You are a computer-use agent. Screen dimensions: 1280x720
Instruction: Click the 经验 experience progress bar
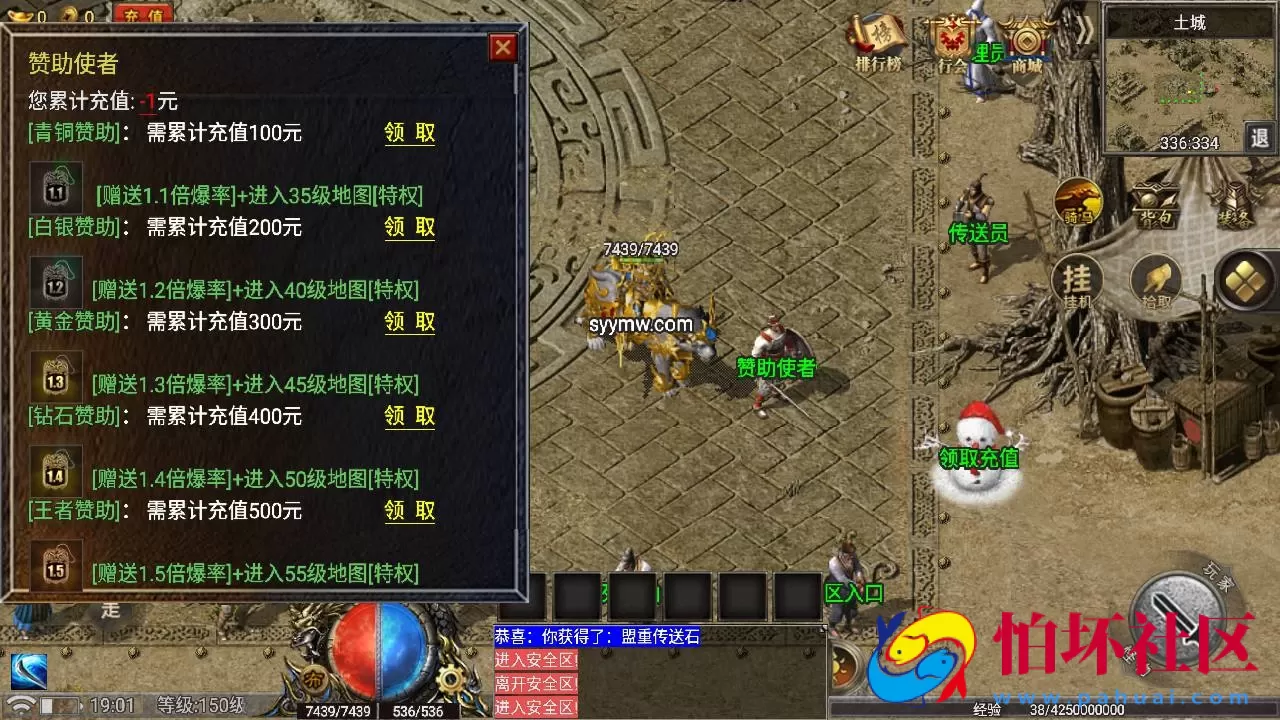click(x=1050, y=708)
